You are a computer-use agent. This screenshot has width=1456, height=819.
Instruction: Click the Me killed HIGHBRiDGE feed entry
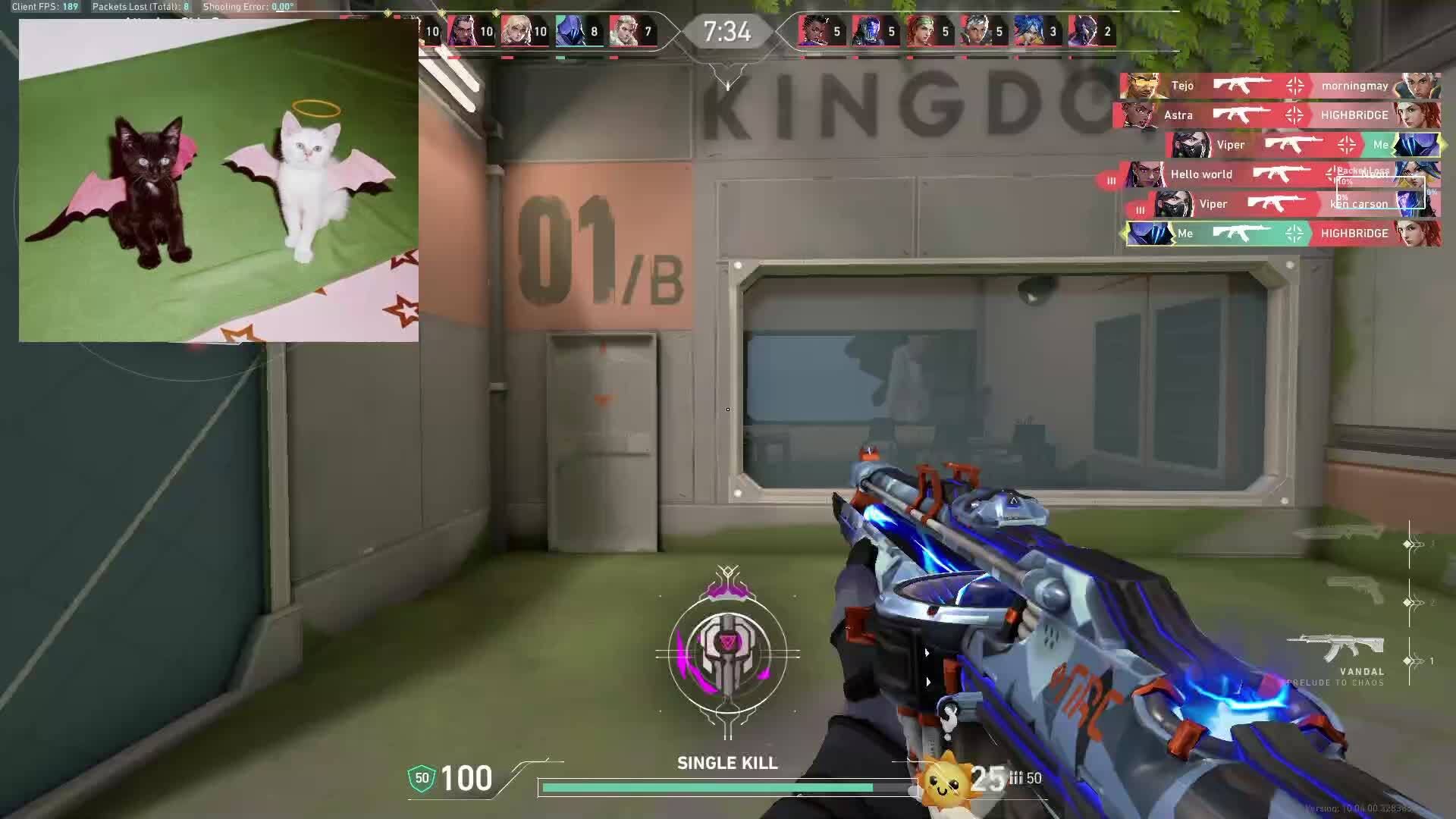tap(1282, 234)
